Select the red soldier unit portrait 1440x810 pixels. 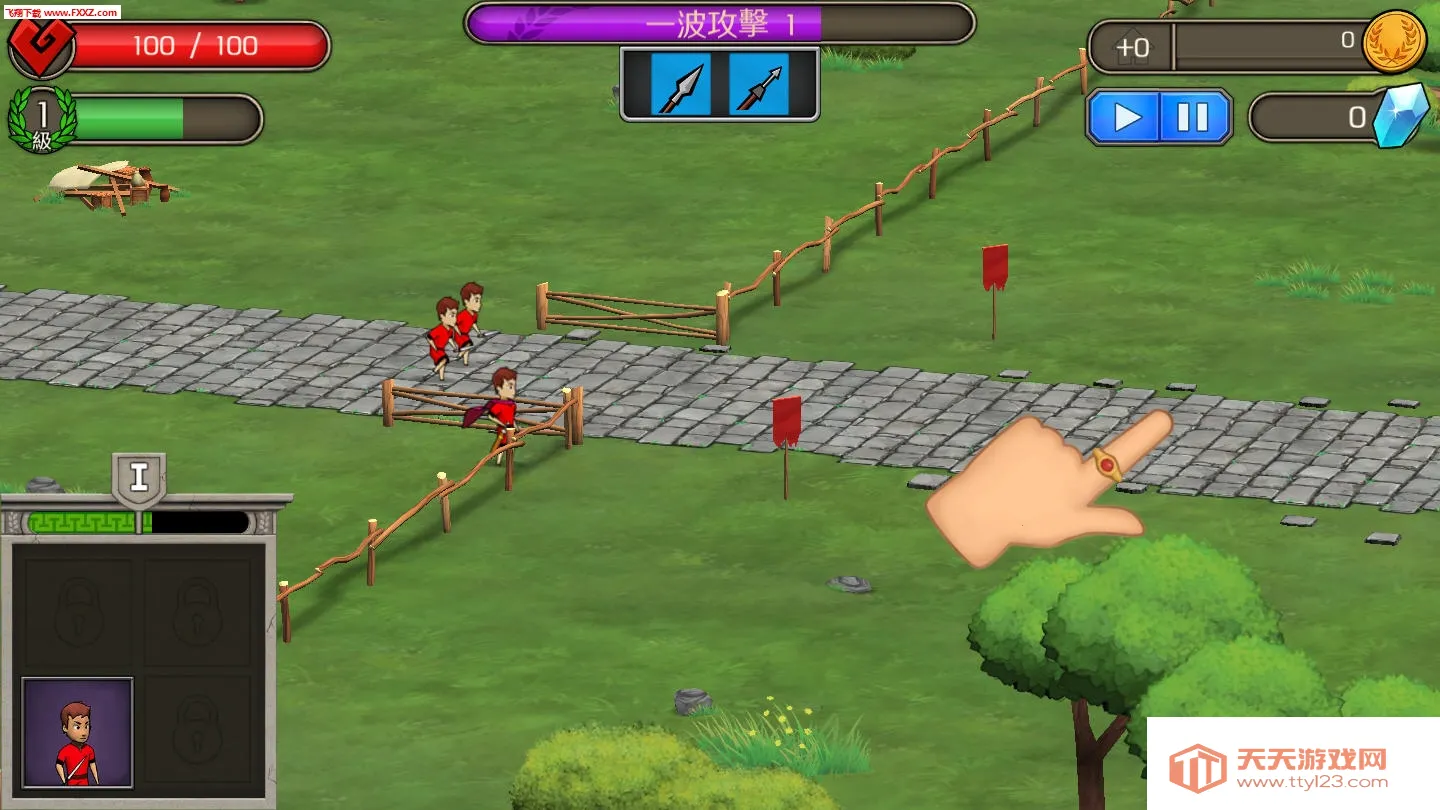tap(77, 733)
